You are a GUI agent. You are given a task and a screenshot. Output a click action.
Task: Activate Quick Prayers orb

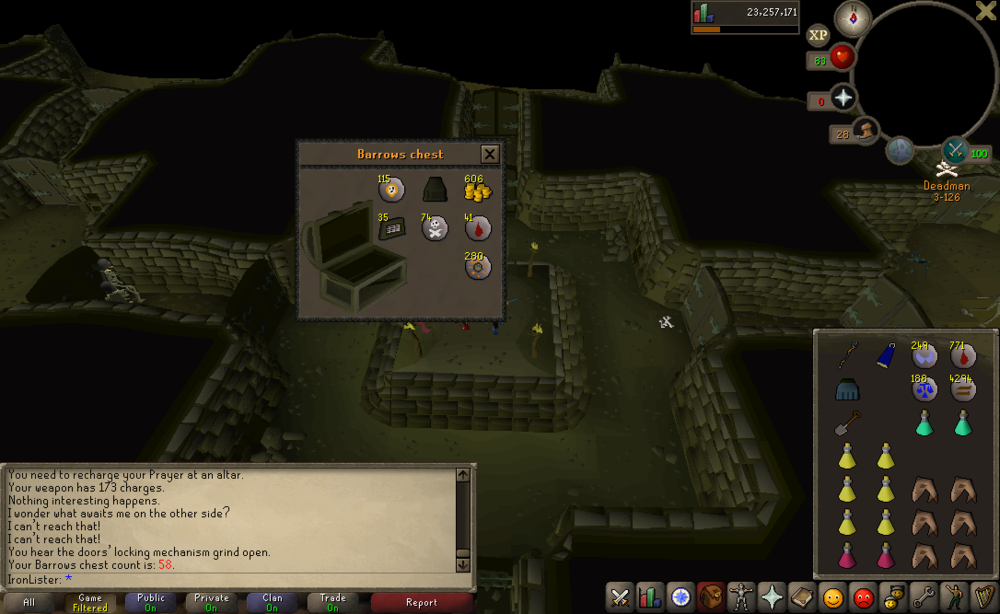click(x=842, y=98)
